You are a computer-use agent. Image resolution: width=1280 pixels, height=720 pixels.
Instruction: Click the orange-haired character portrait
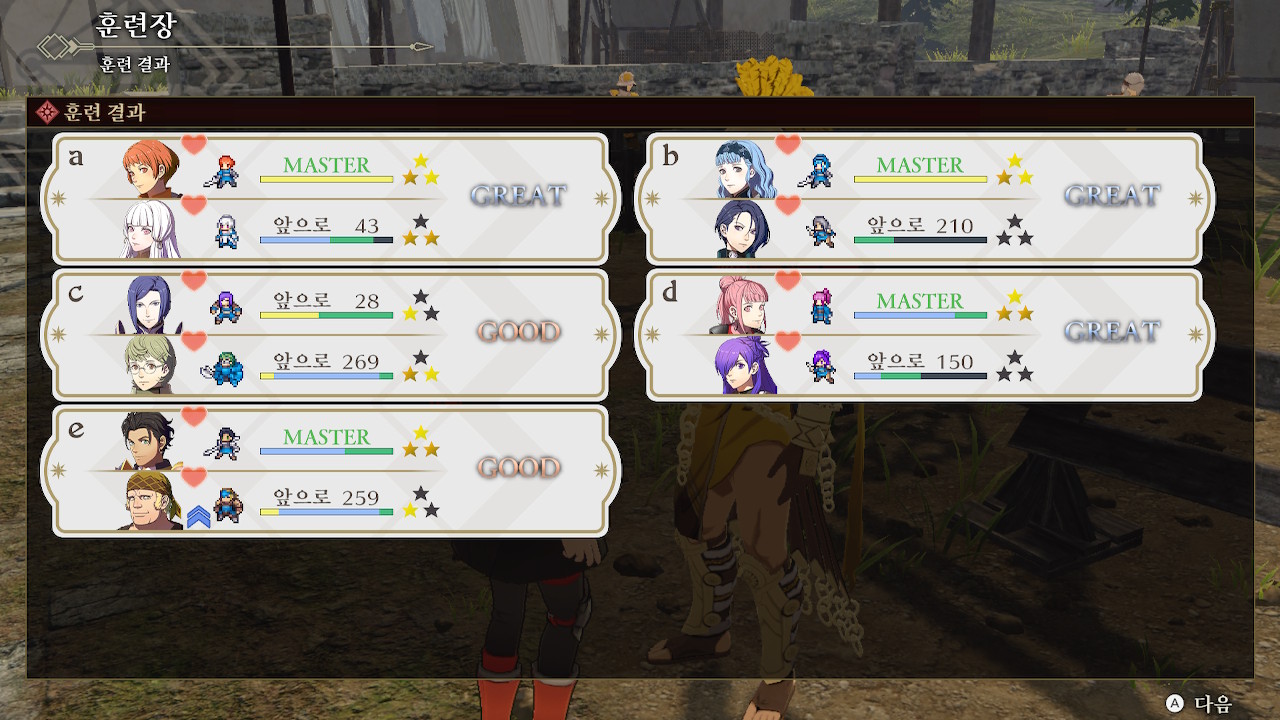point(152,168)
